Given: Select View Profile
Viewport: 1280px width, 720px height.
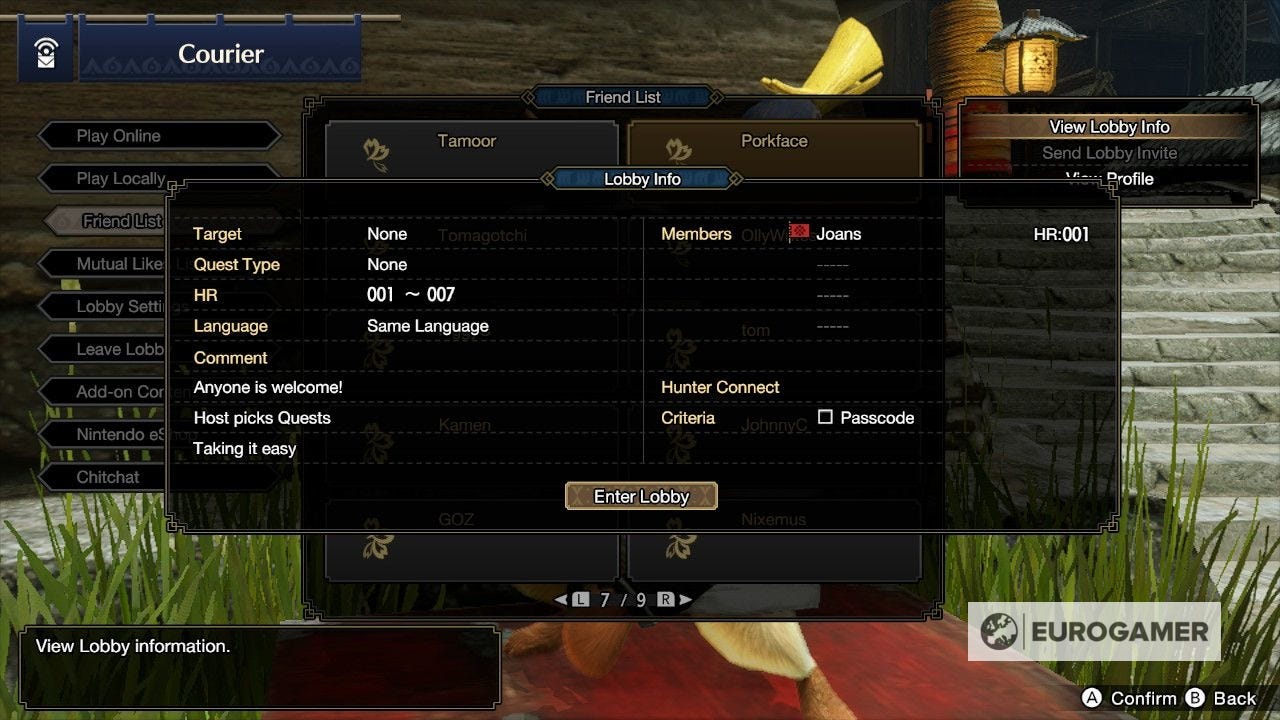Looking at the screenshot, I should click(x=1110, y=178).
